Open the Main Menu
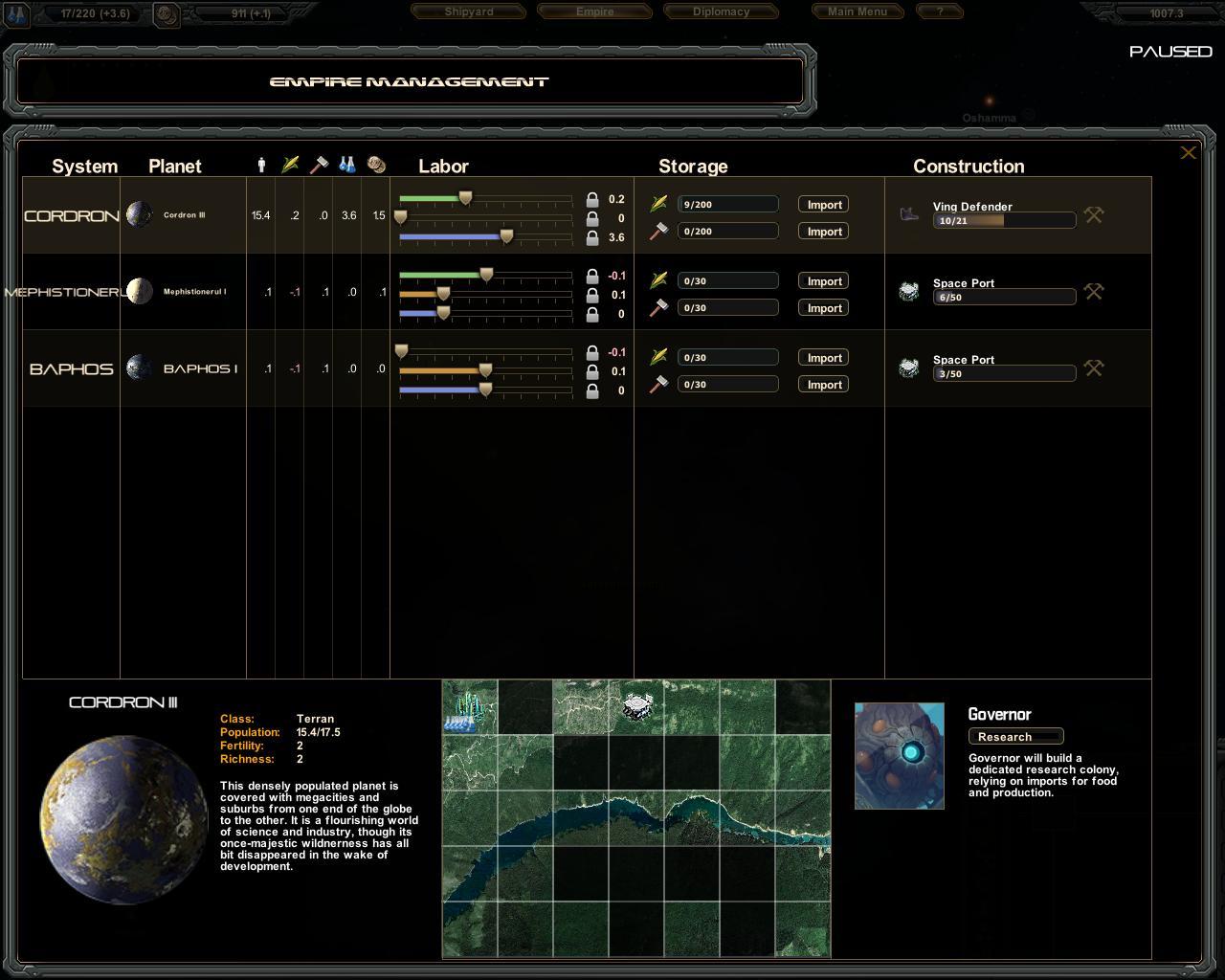Screen dimensions: 1225x980 tap(857, 11)
